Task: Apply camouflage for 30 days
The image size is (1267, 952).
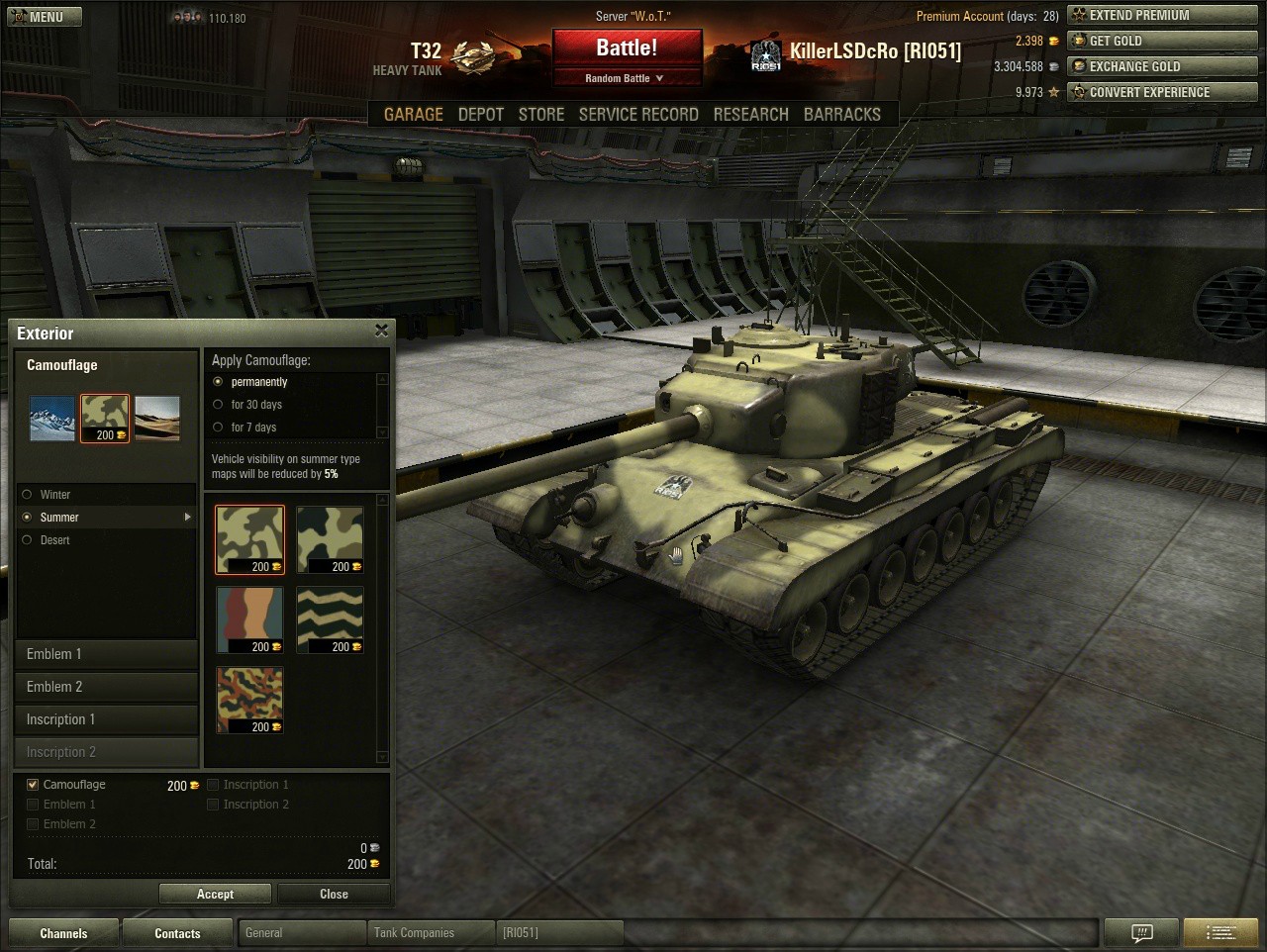Action: click(x=218, y=405)
